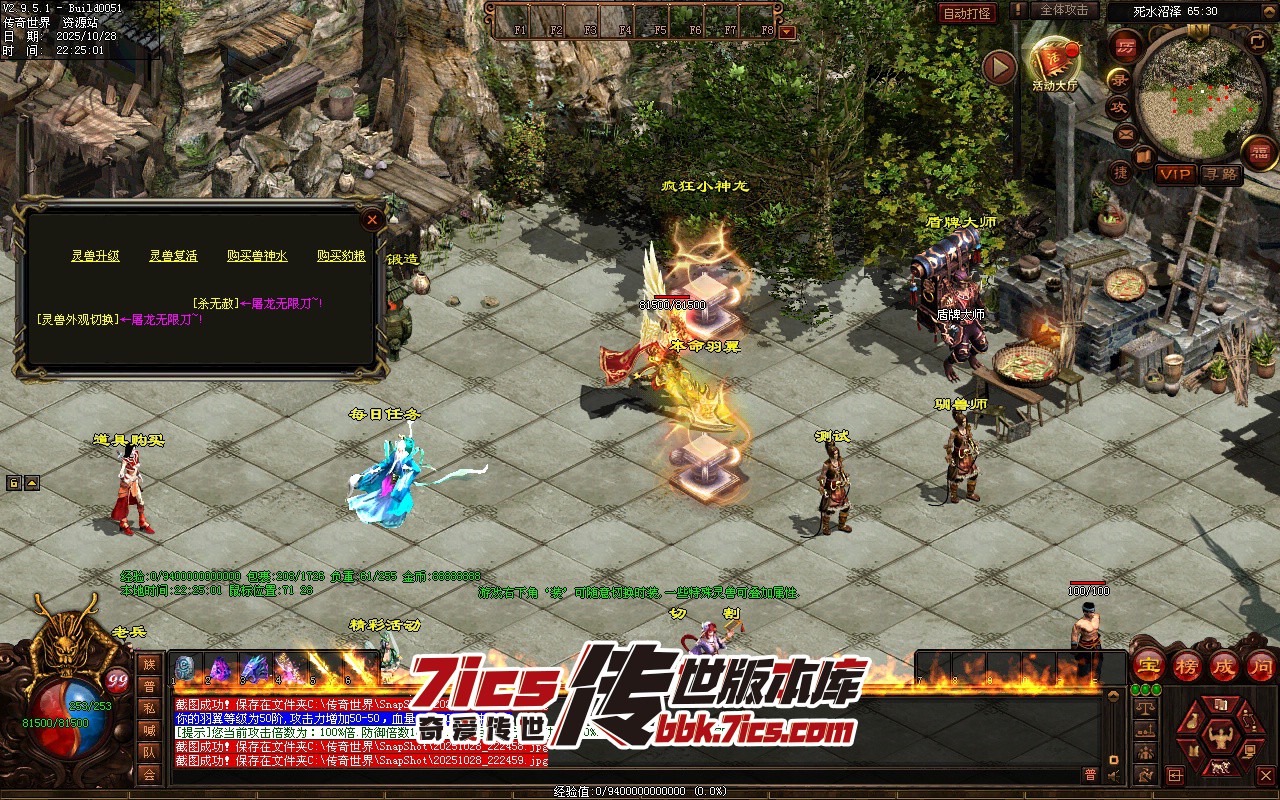The height and width of the screenshot is (800, 1280).
Task: Open the mail envelope icon
Action: [x=1126, y=133]
